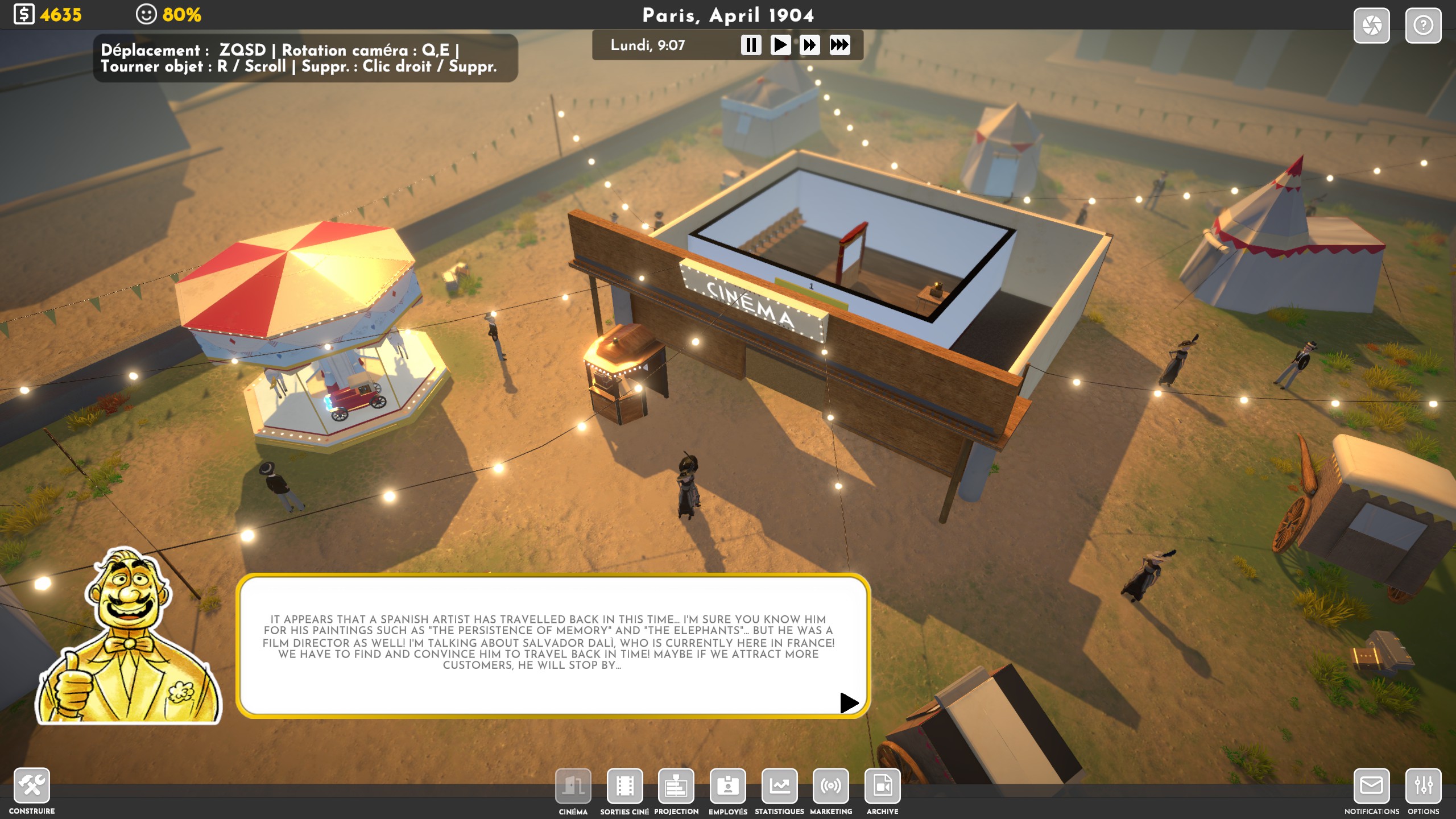The height and width of the screenshot is (819, 1456).
Task: Open the Projection schedule
Action: [x=676, y=786]
